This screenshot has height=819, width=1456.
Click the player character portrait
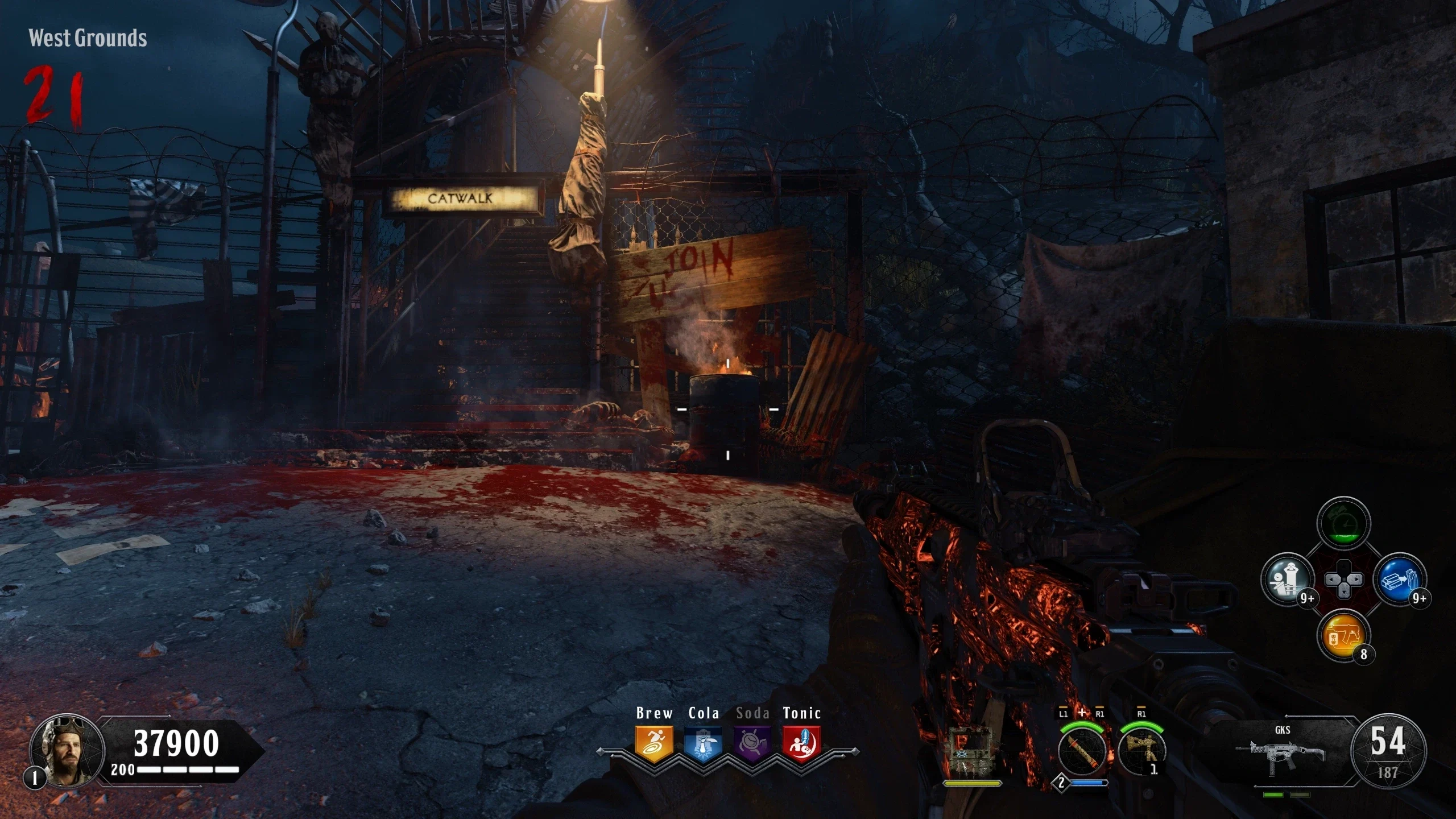pyautogui.click(x=67, y=750)
